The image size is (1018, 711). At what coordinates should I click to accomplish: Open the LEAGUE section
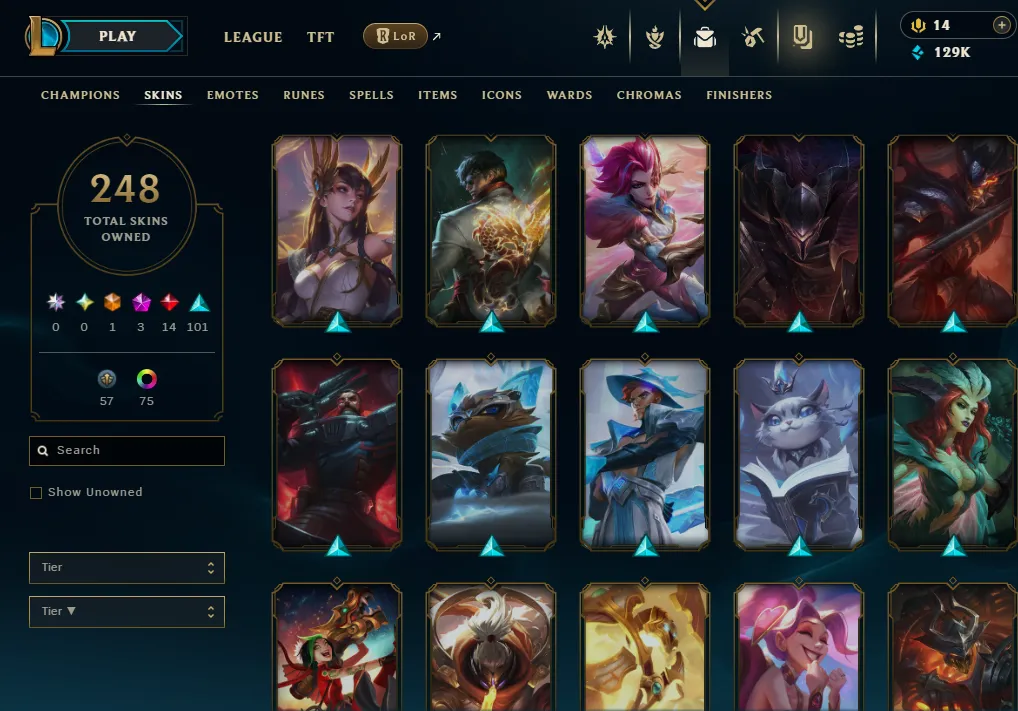coord(253,37)
